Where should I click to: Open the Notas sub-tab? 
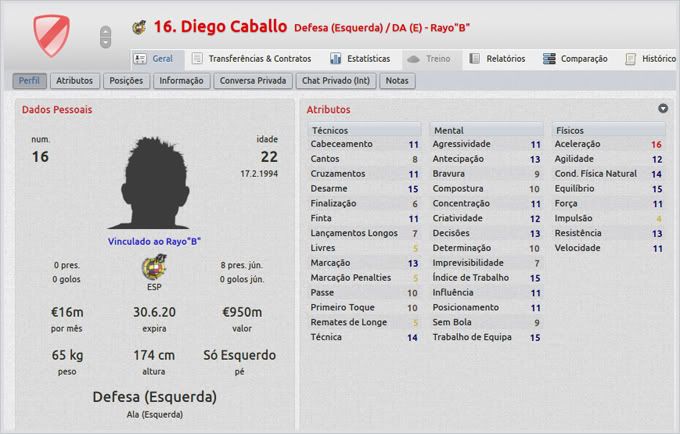[398, 81]
